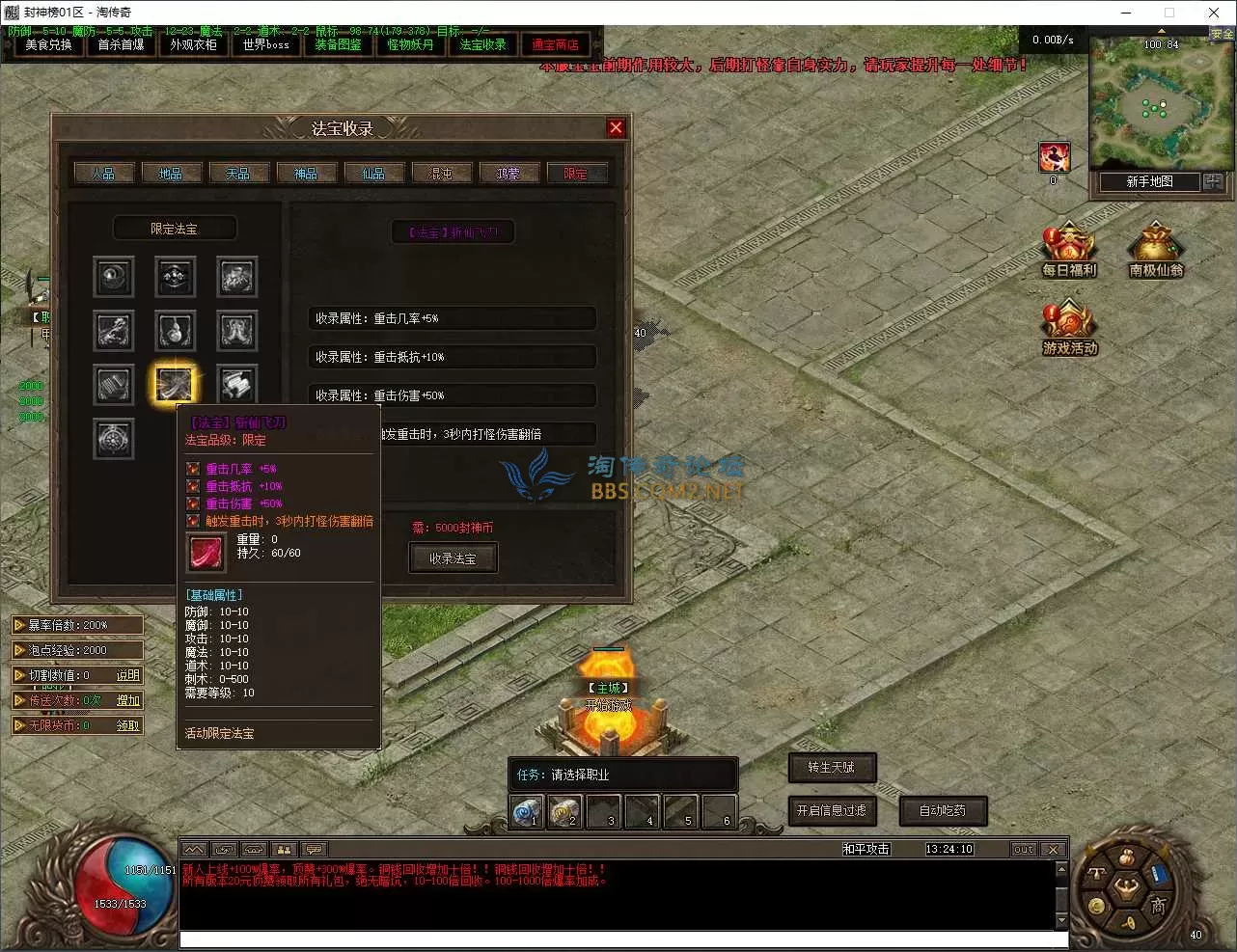
Task: Turn on 开启信息过滤 message filter
Action: (832, 810)
